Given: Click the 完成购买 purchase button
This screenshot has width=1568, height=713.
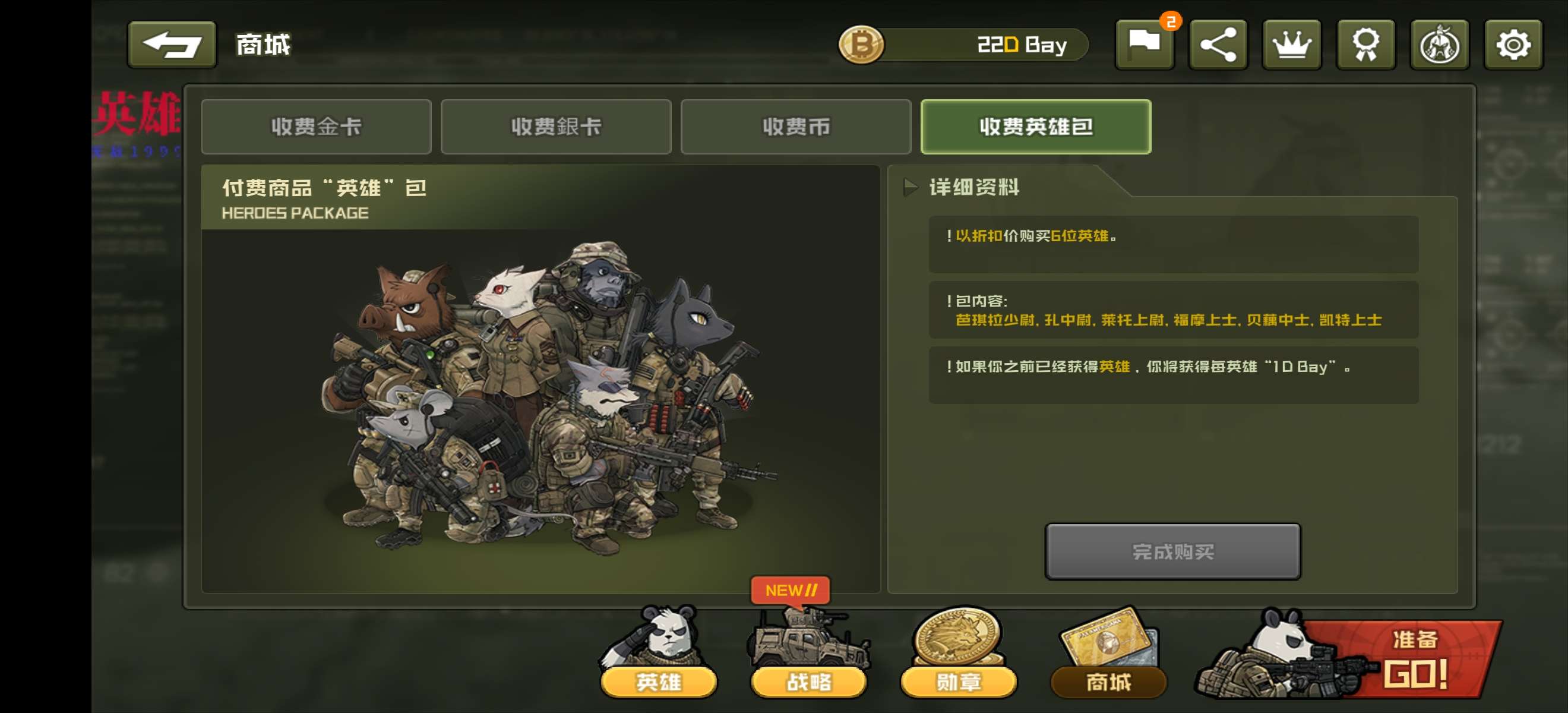Looking at the screenshot, I should pos(1172,551).
